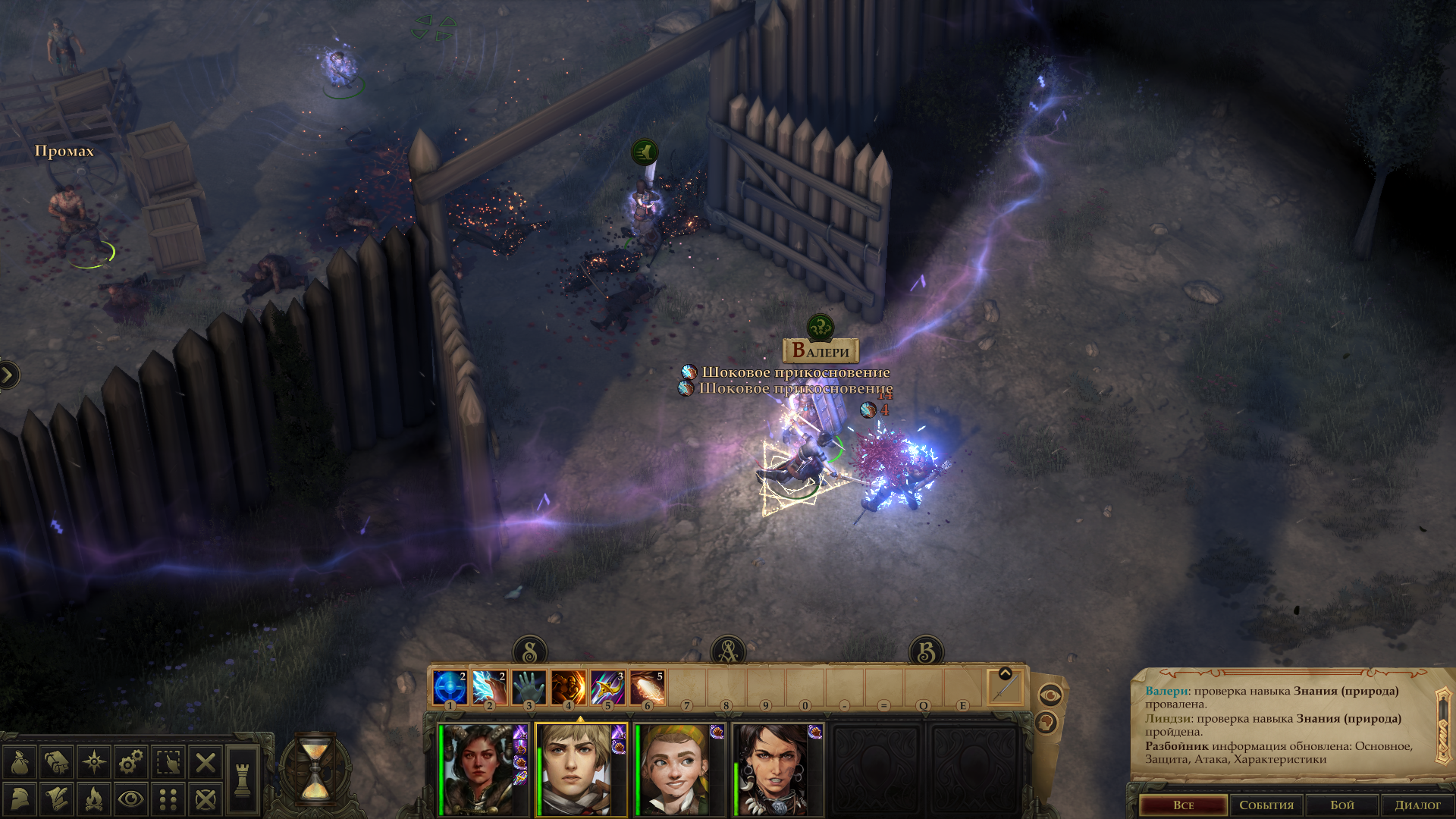
Task: Switch the log to the Бой tab
Action: [x=1341, y=805]
